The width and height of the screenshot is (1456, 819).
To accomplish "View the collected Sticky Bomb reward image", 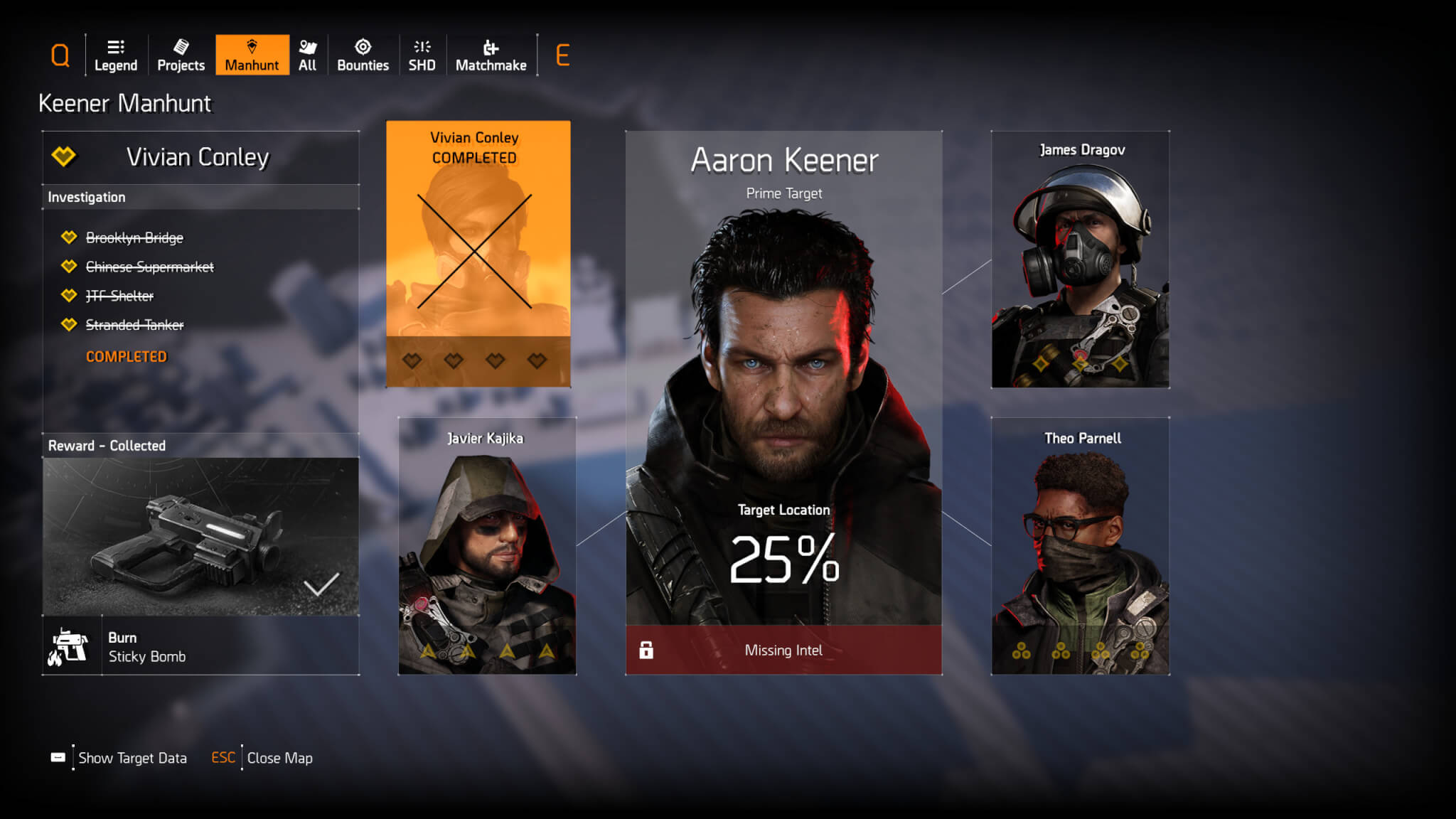I will pyautogui.click(x=200, y=536).
